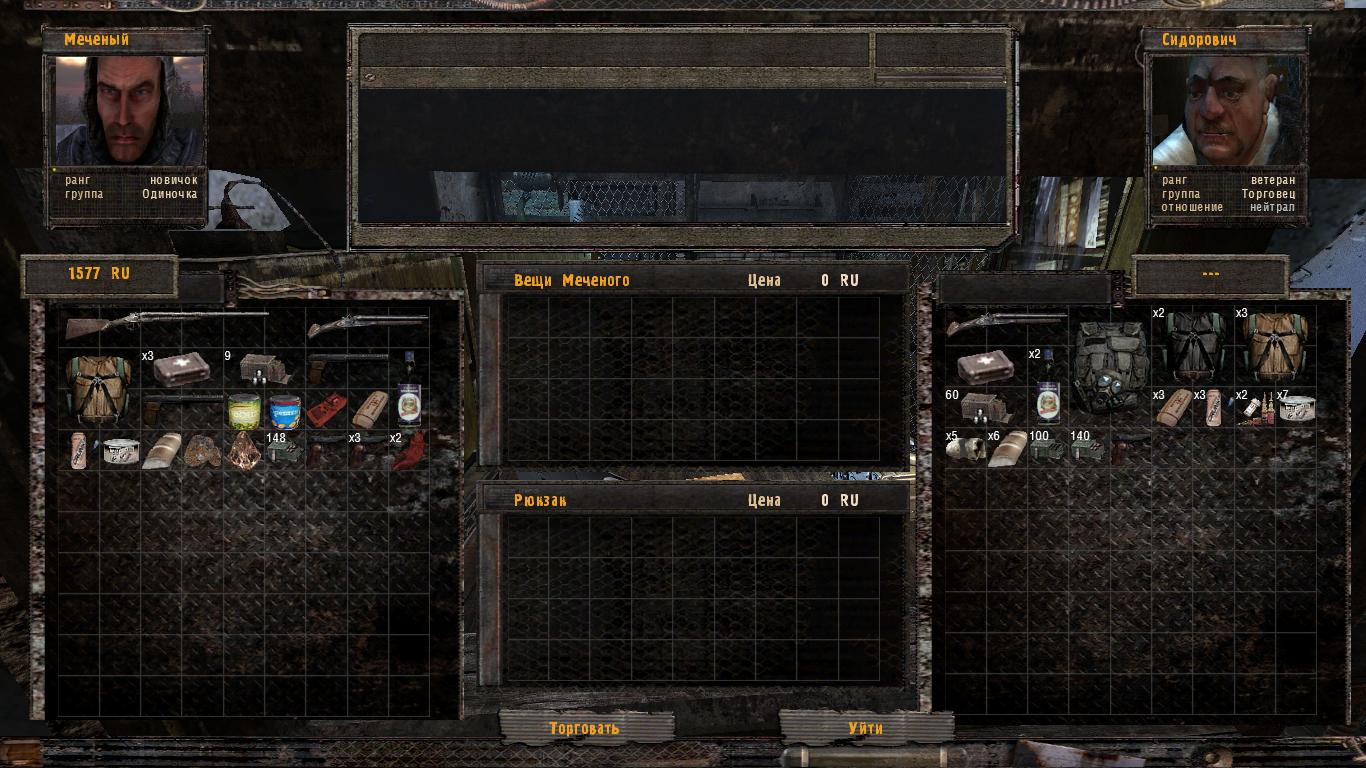Image resolution: width=1366 pixels, height=768 pixels.
Task: Choose Sidorovich's box of 60 shotgun shells
Action: [985, 408]
